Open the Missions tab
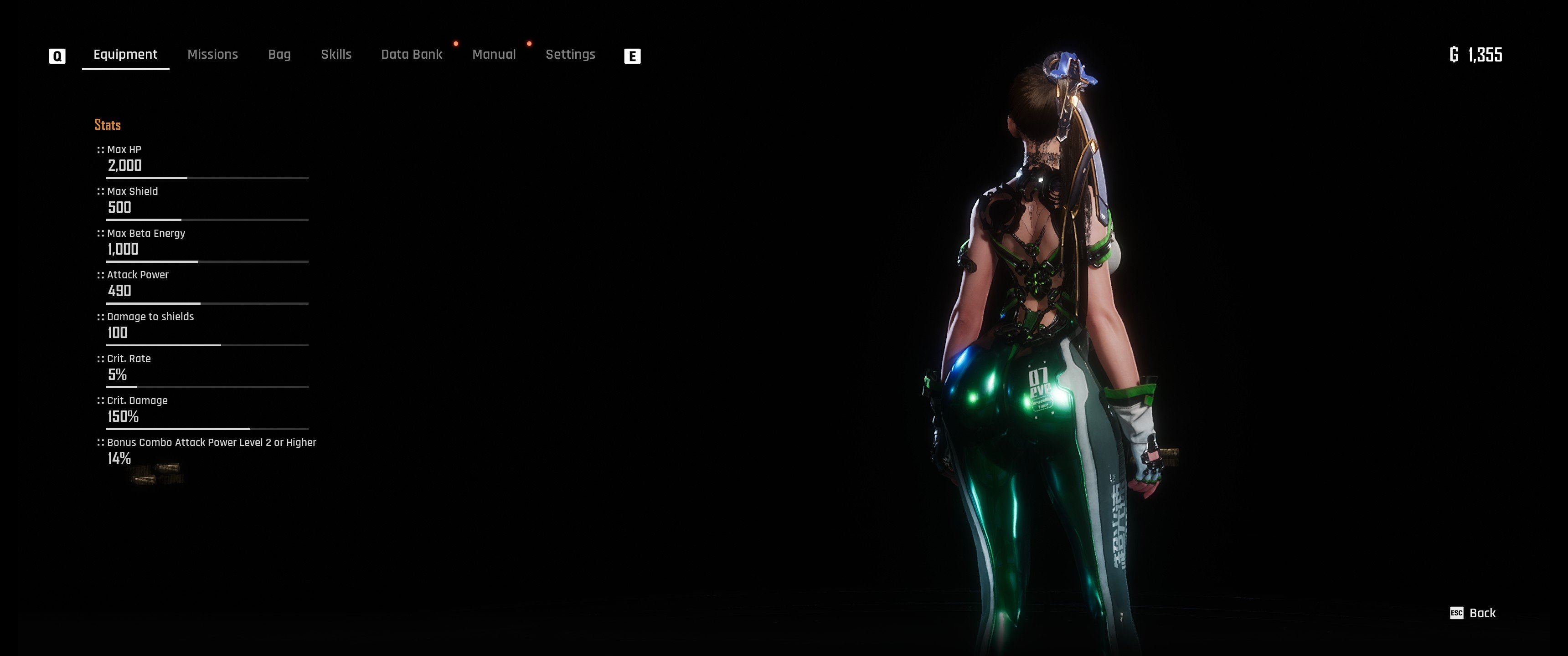 click(x=212, y=55)
